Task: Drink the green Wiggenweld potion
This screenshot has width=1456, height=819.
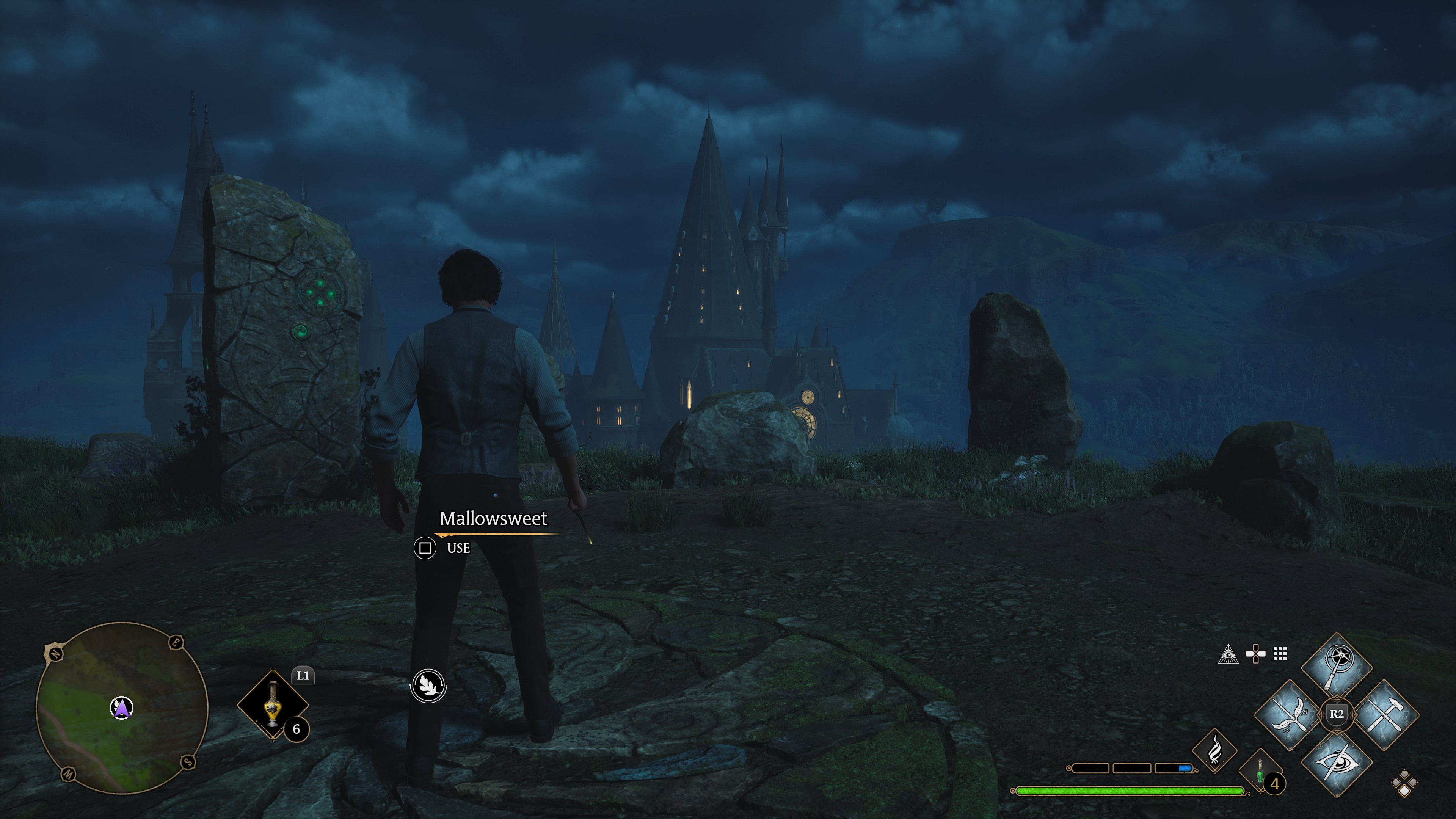Action: [x=1260, y=772]
